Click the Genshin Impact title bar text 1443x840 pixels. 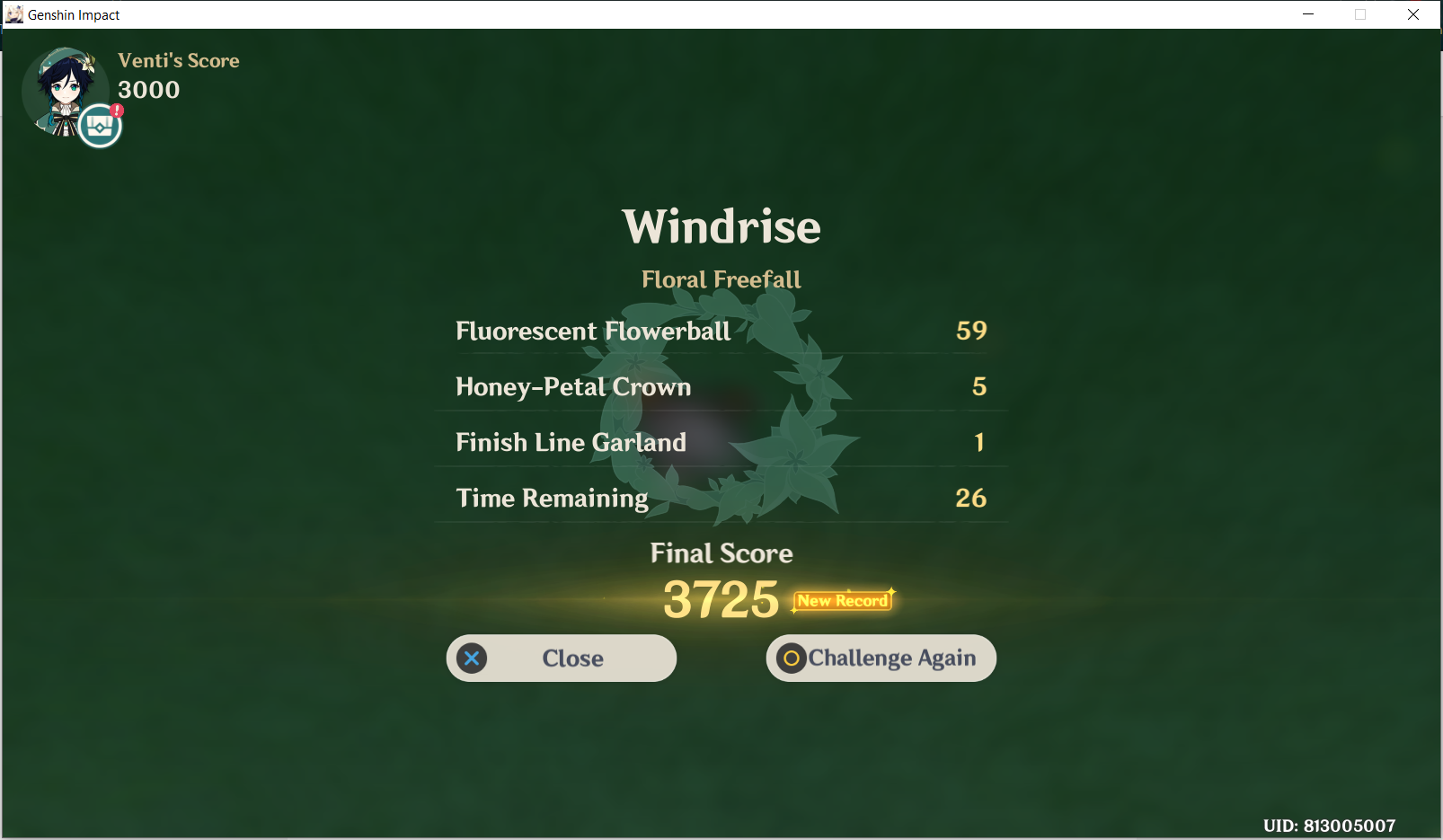point(73,14)
